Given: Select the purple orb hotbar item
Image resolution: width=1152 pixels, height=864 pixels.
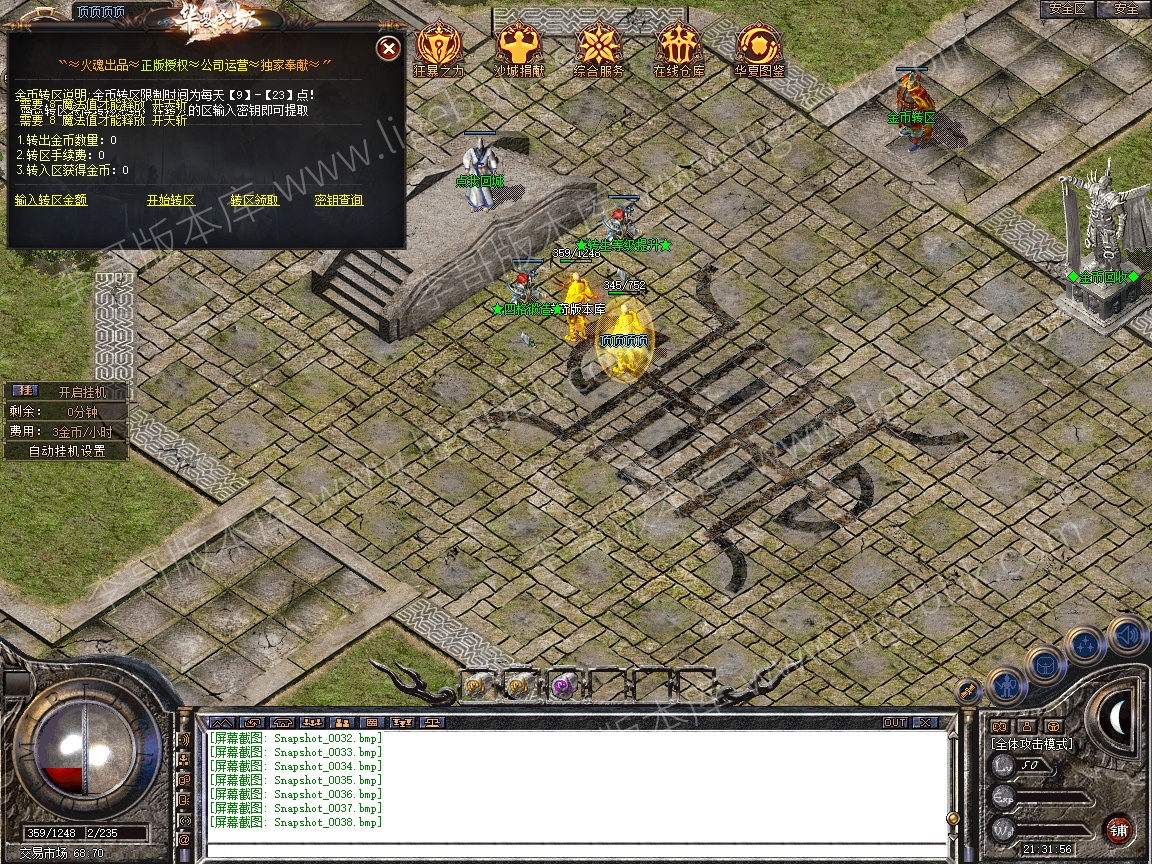Looking at the screenshot, I should (x=562, y=686).
